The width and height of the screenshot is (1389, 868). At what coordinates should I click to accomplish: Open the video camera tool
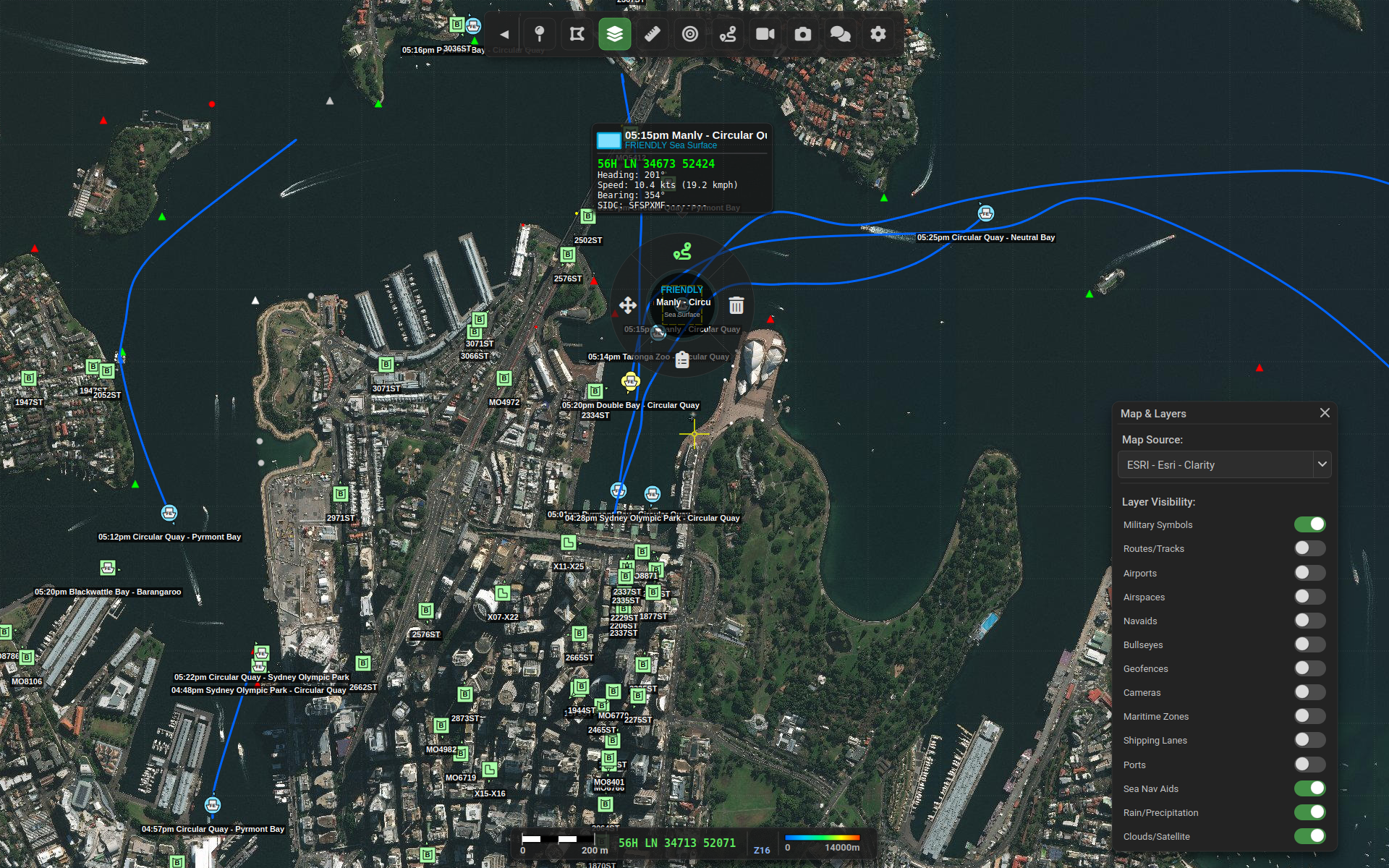[765, 34]
